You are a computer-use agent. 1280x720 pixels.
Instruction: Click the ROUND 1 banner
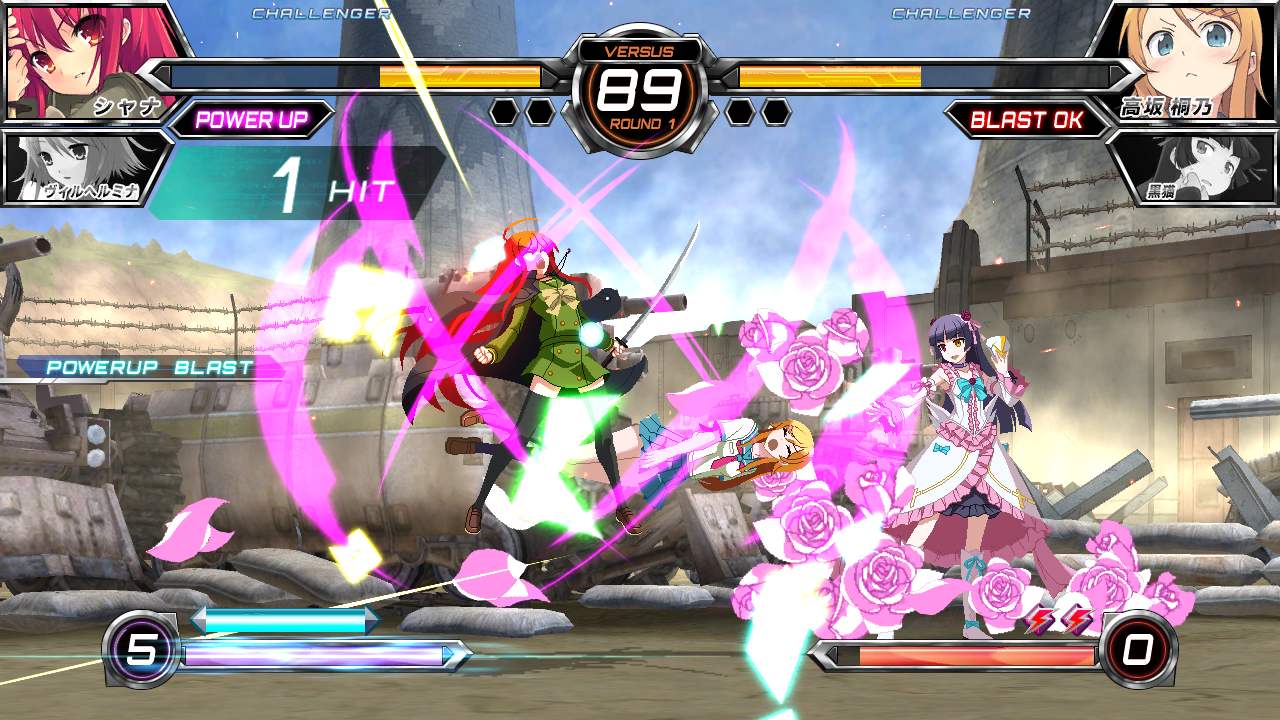pos(640,123)
